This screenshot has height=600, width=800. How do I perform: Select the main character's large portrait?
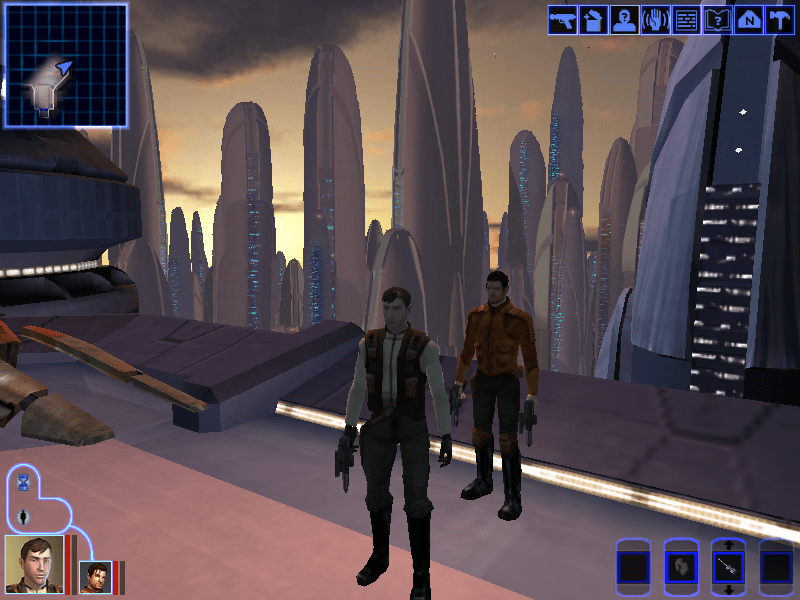33,563
